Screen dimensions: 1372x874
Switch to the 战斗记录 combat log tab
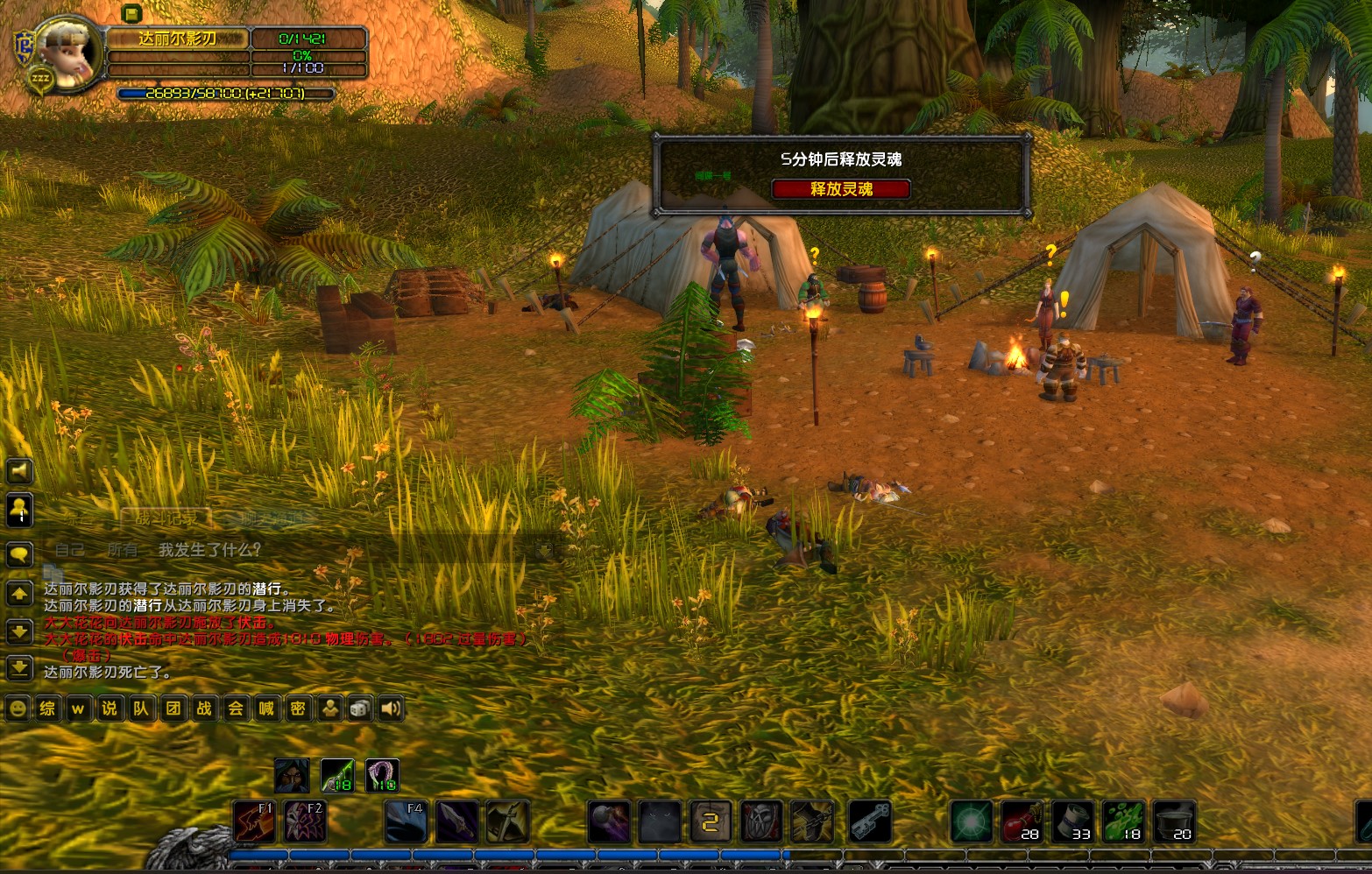pyautogui.click(x=166, y=518)
